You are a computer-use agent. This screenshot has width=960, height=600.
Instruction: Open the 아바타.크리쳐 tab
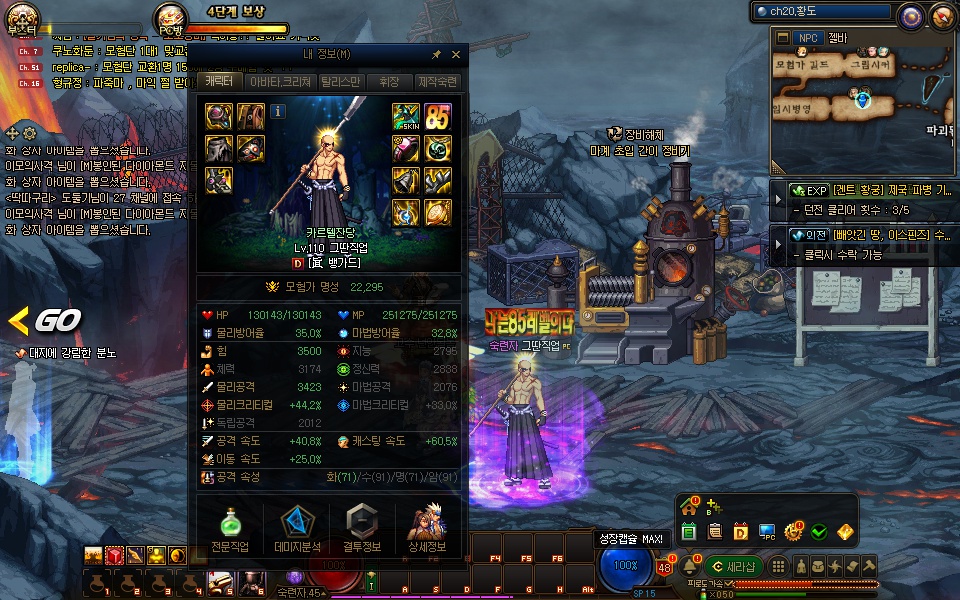(280, 82)
